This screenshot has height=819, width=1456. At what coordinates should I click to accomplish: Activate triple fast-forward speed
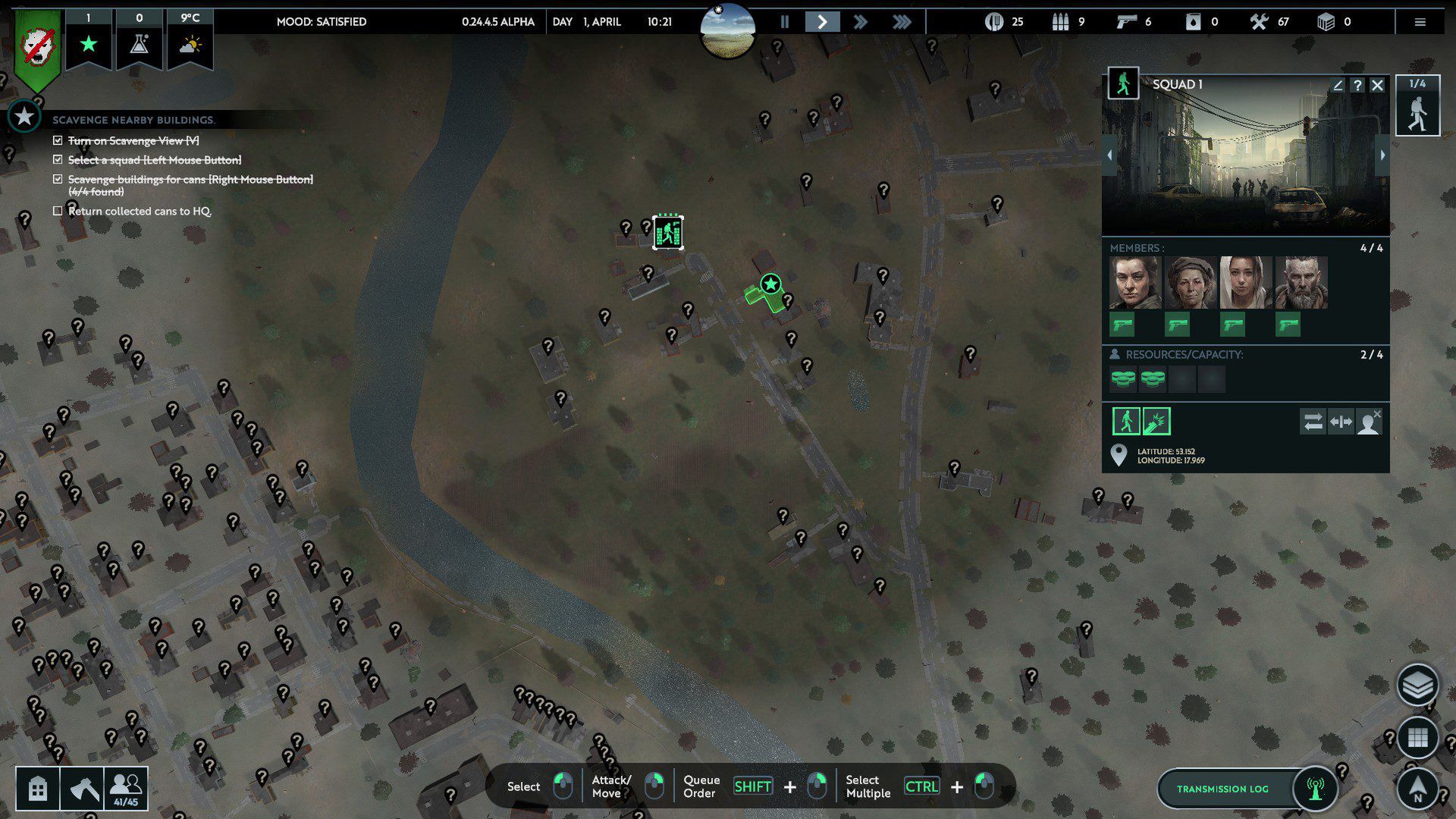click(x=901, y=22)
